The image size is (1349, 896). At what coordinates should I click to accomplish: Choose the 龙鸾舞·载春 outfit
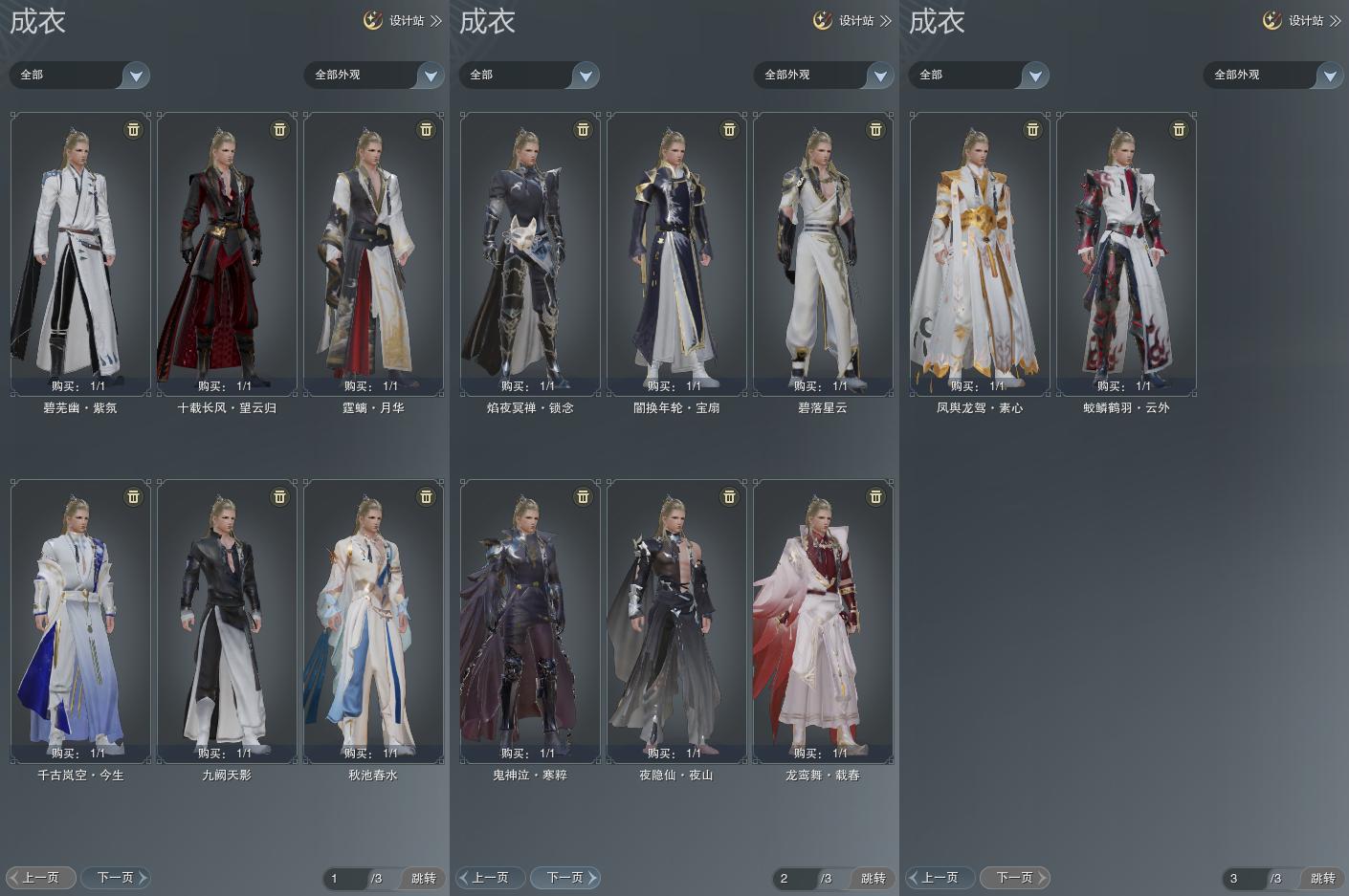click(x=823, y=621)
